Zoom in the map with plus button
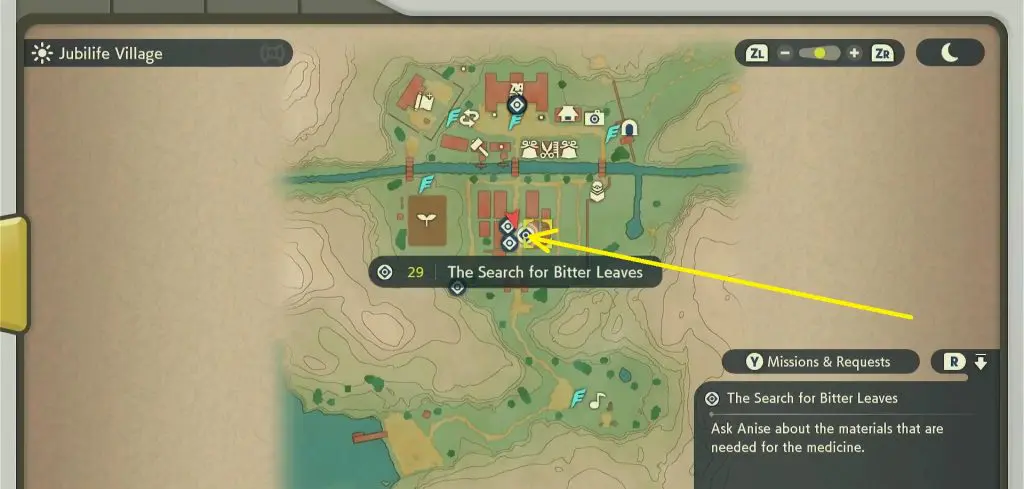Image resolution: width=1024 pixels, height=489 pixels. pos(853,53)
